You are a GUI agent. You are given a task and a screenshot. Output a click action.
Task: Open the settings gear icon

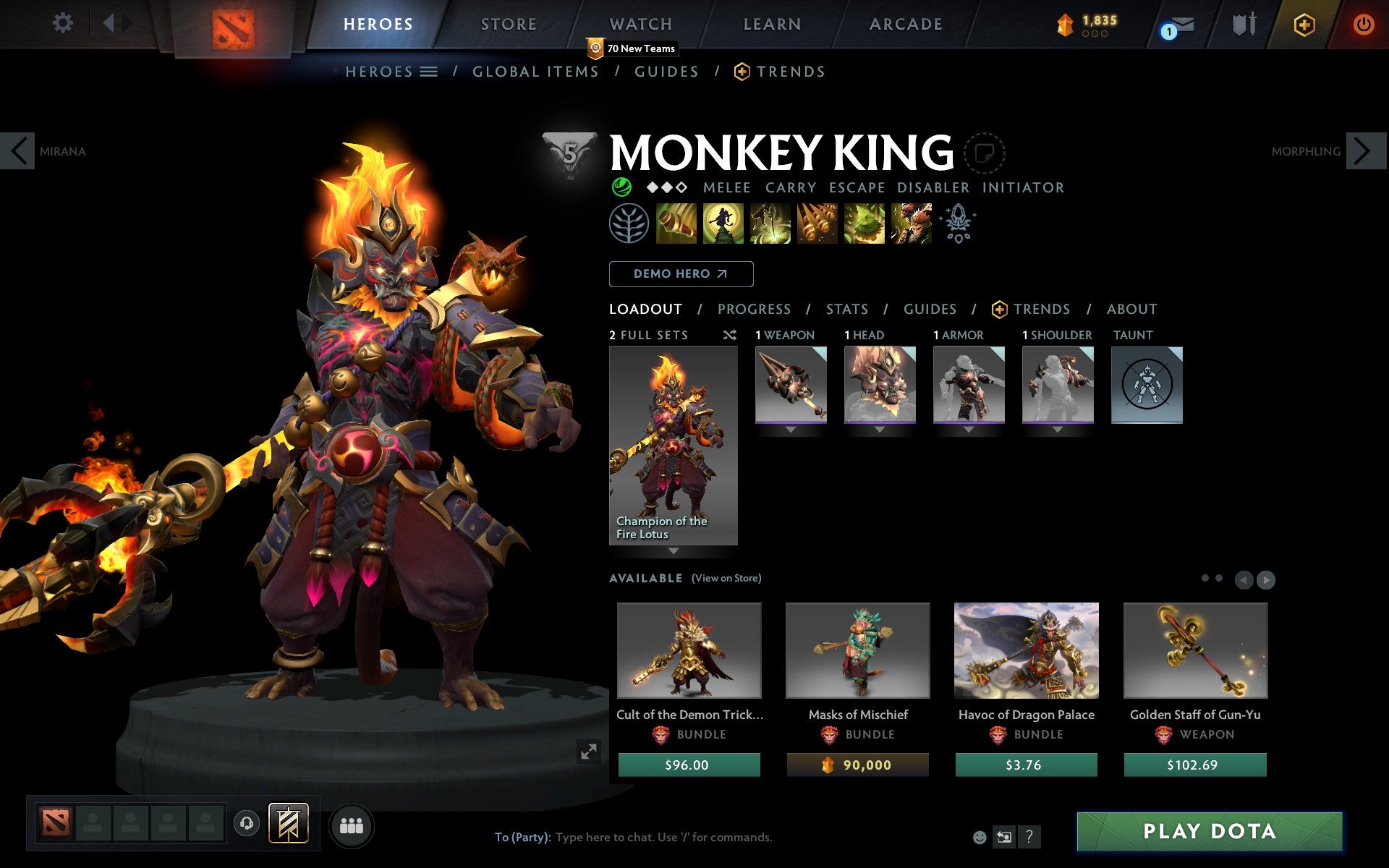[x=64, y=23]
